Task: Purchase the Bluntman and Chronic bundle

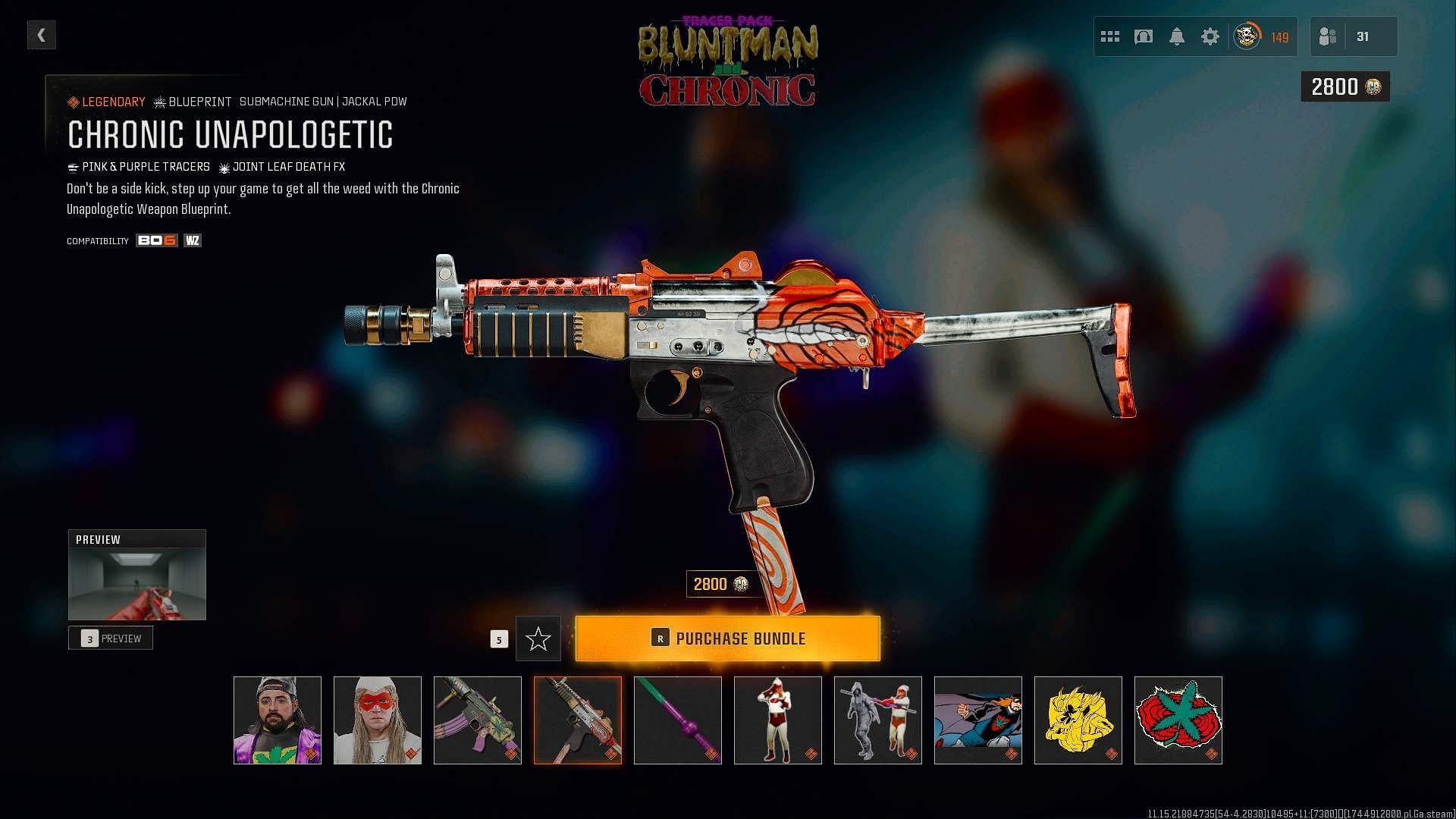Action: tap(727, 639)
